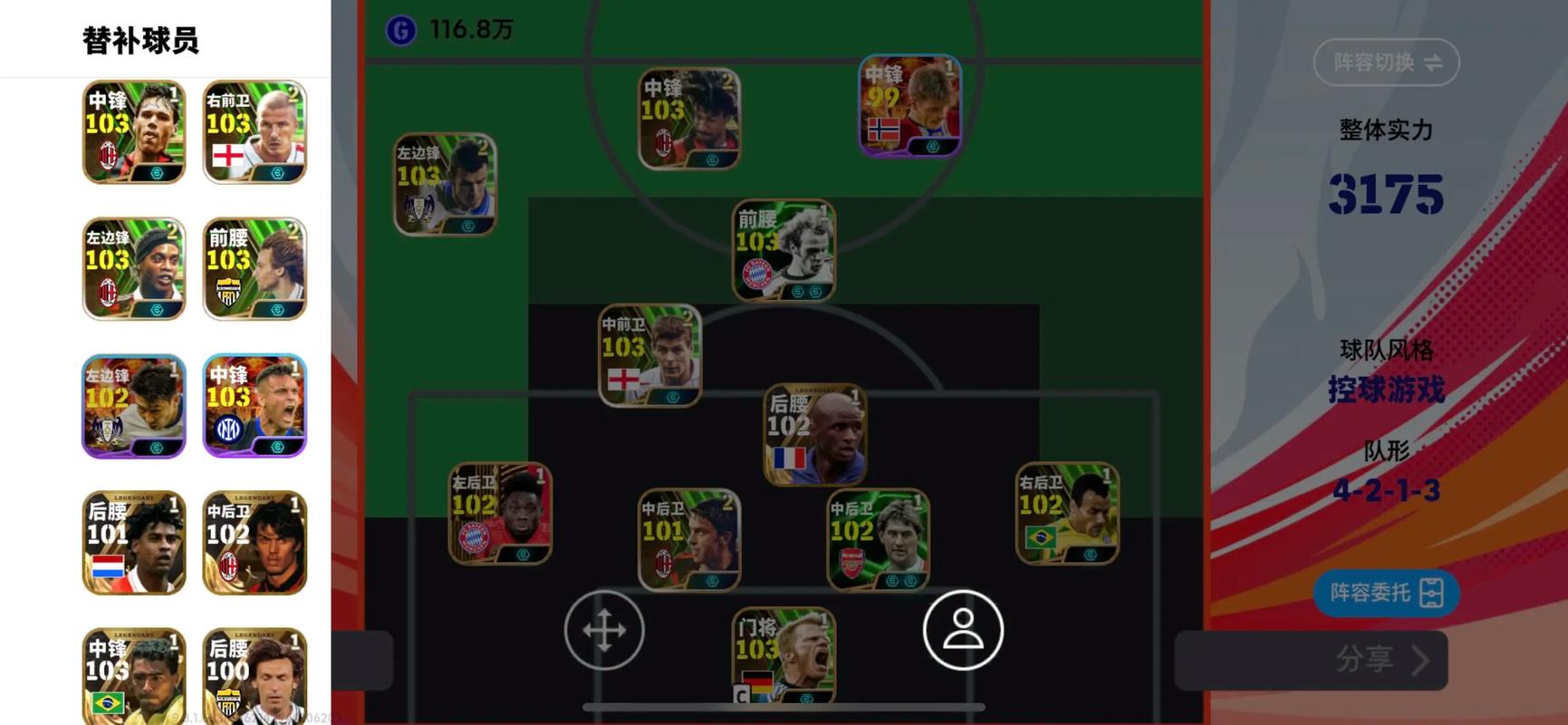Select the Gerrard 中前卫 103 card on the pitch
1568x725 pixels.
(x=649, y=354)
